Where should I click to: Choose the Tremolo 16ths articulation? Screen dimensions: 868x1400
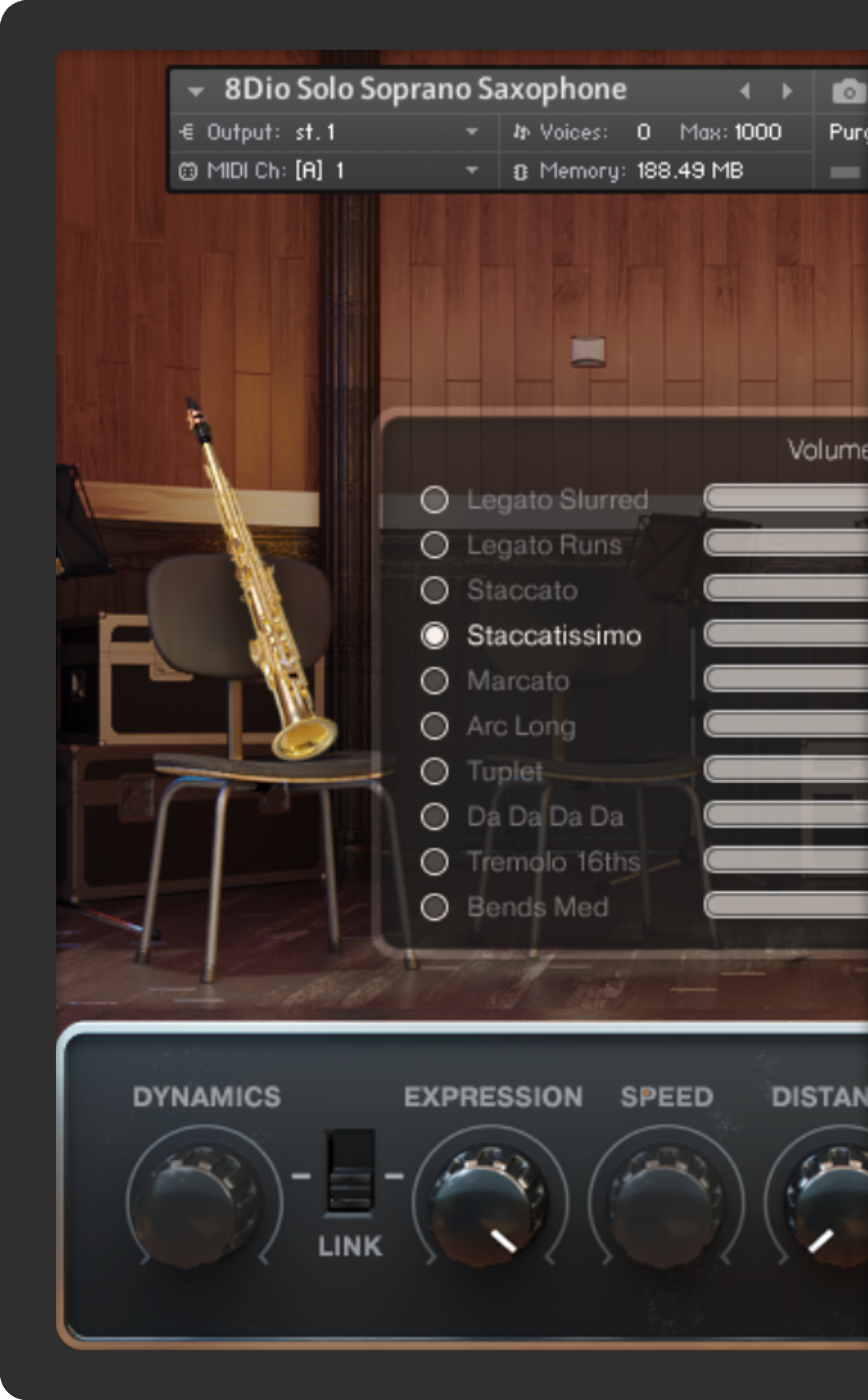tap(434, 861)
